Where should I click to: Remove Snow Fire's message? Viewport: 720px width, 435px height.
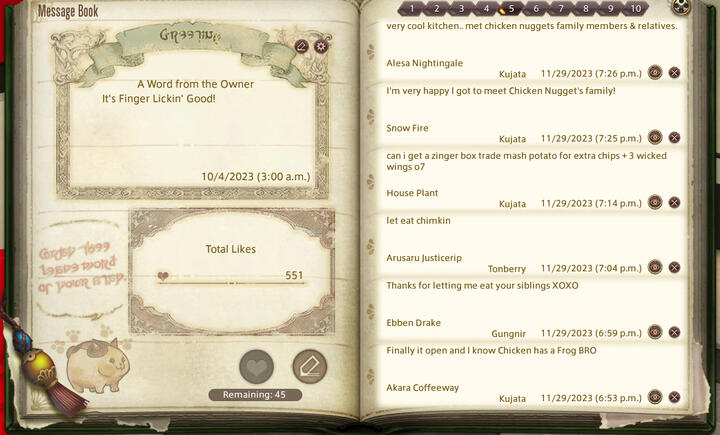(675, 138)
